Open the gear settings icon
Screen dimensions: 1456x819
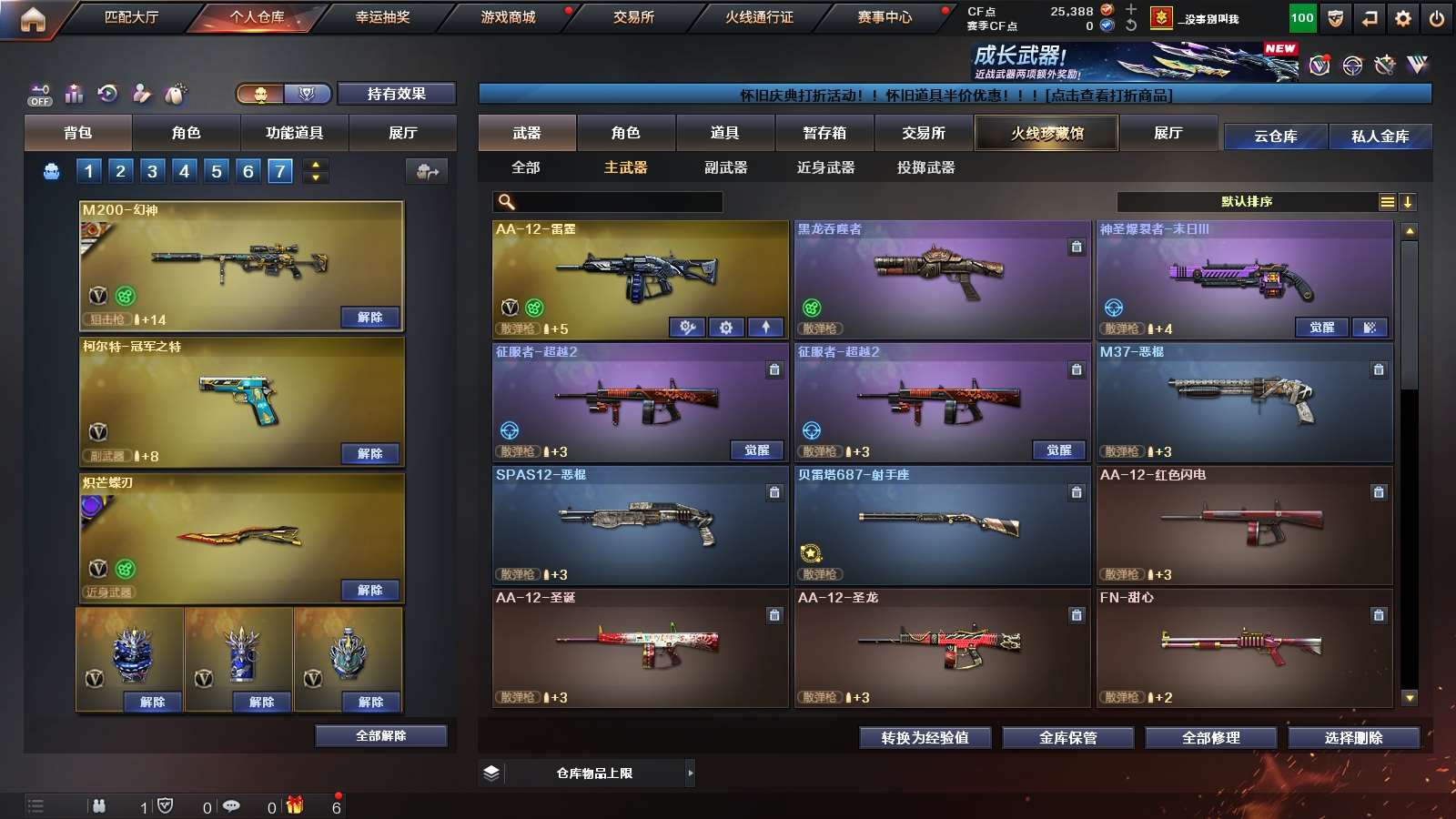coord(1402,18)
